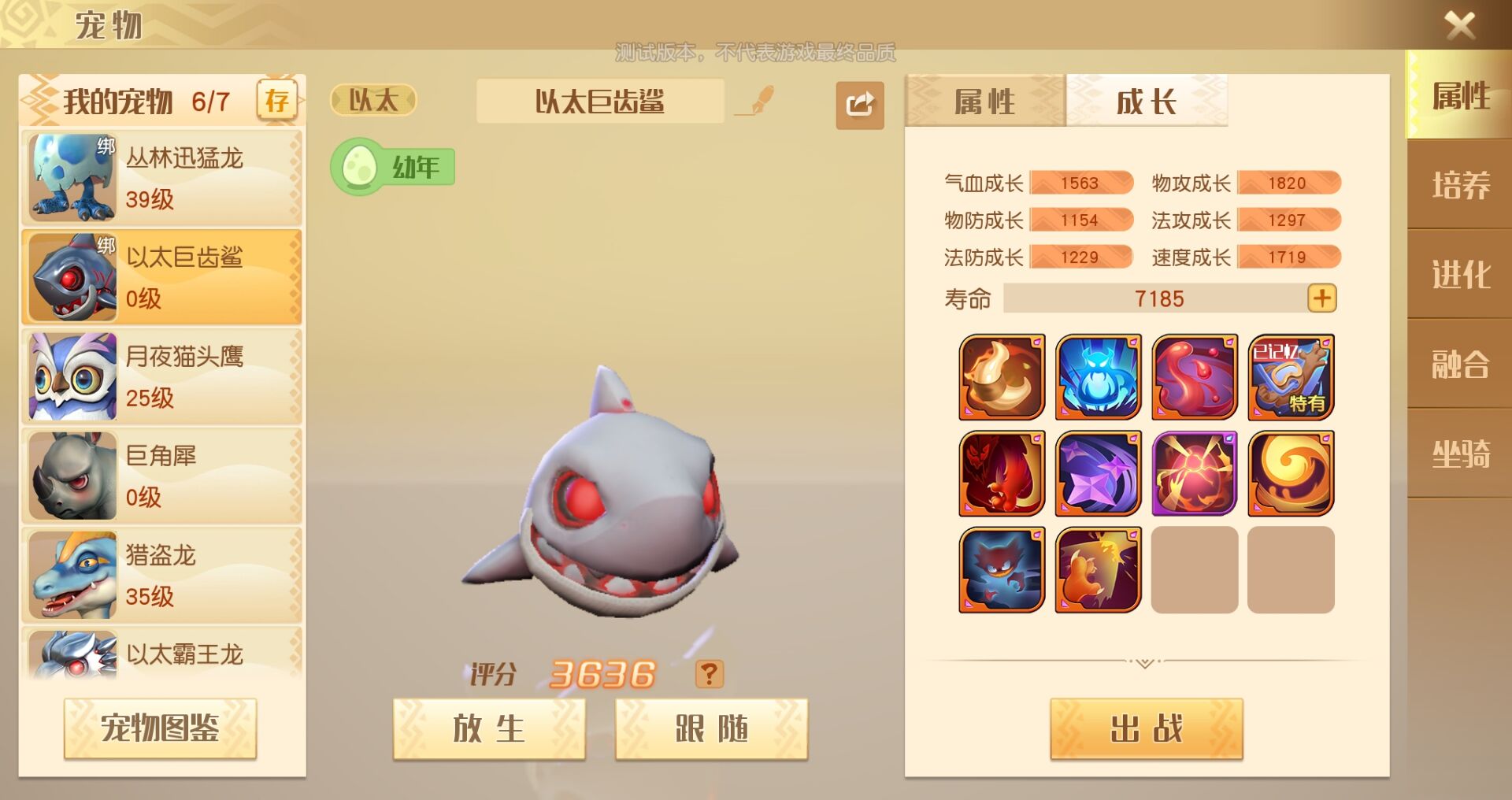
Task: Click the 特有 exclusive skill marked 已记忆
Action: pos(1290,378)
